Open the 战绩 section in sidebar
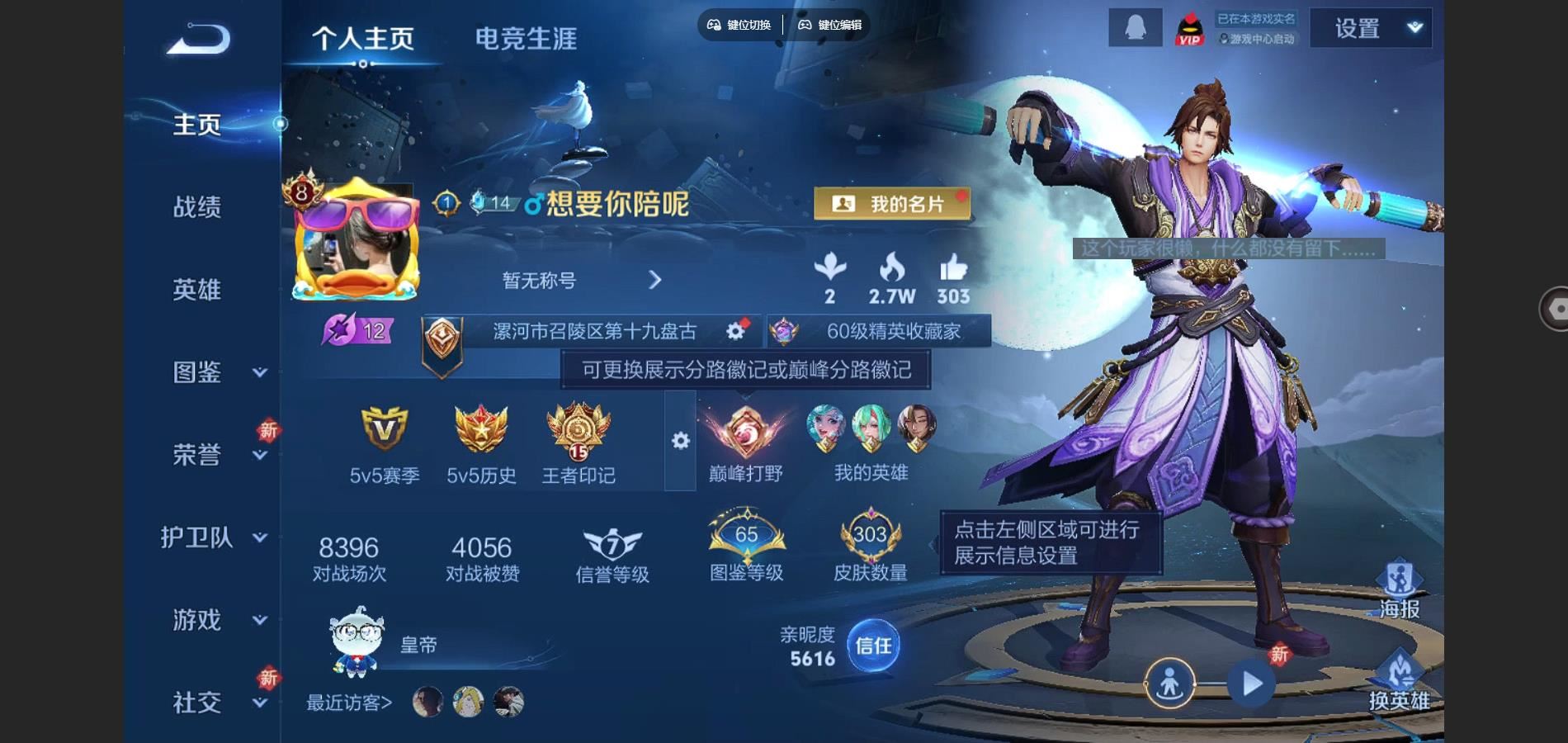 (197, 206)
